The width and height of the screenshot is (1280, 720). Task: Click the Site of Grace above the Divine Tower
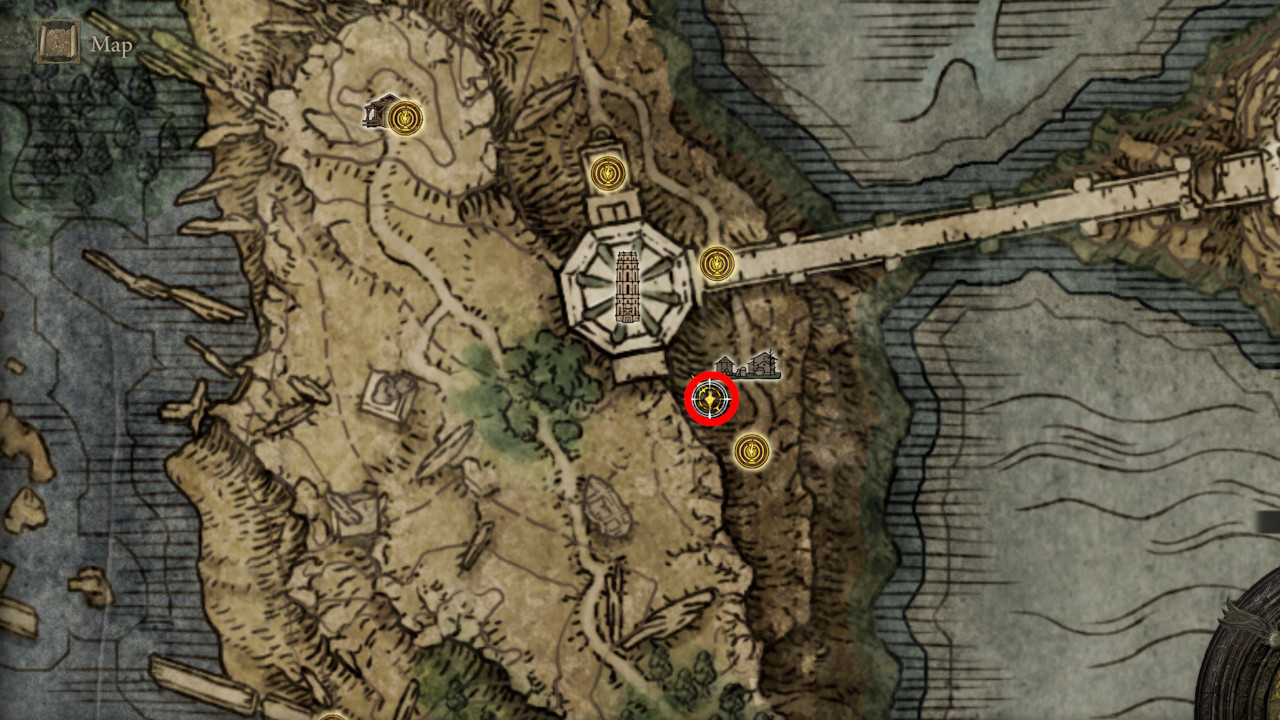click(611, 172)
